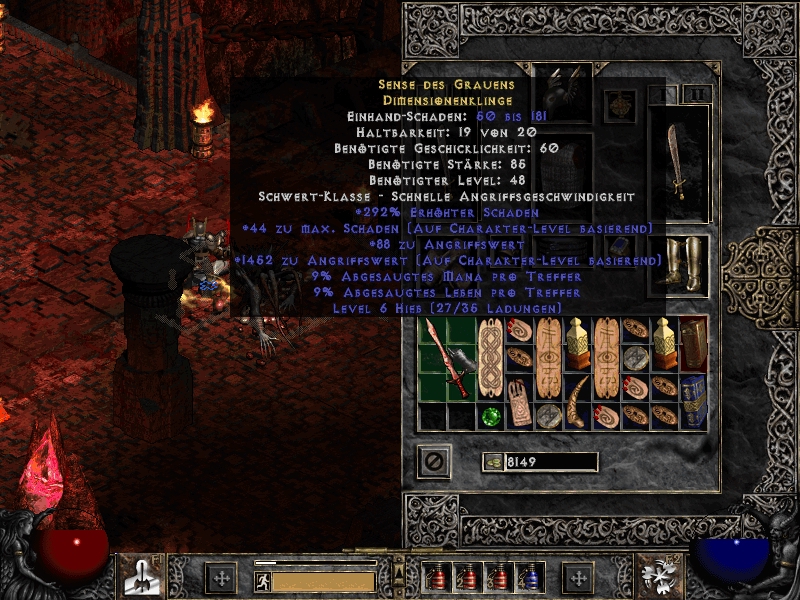This screenshot has height=600, width=800.
Task: Select the blue tome in inventory
Action: [x=692, y=388]
